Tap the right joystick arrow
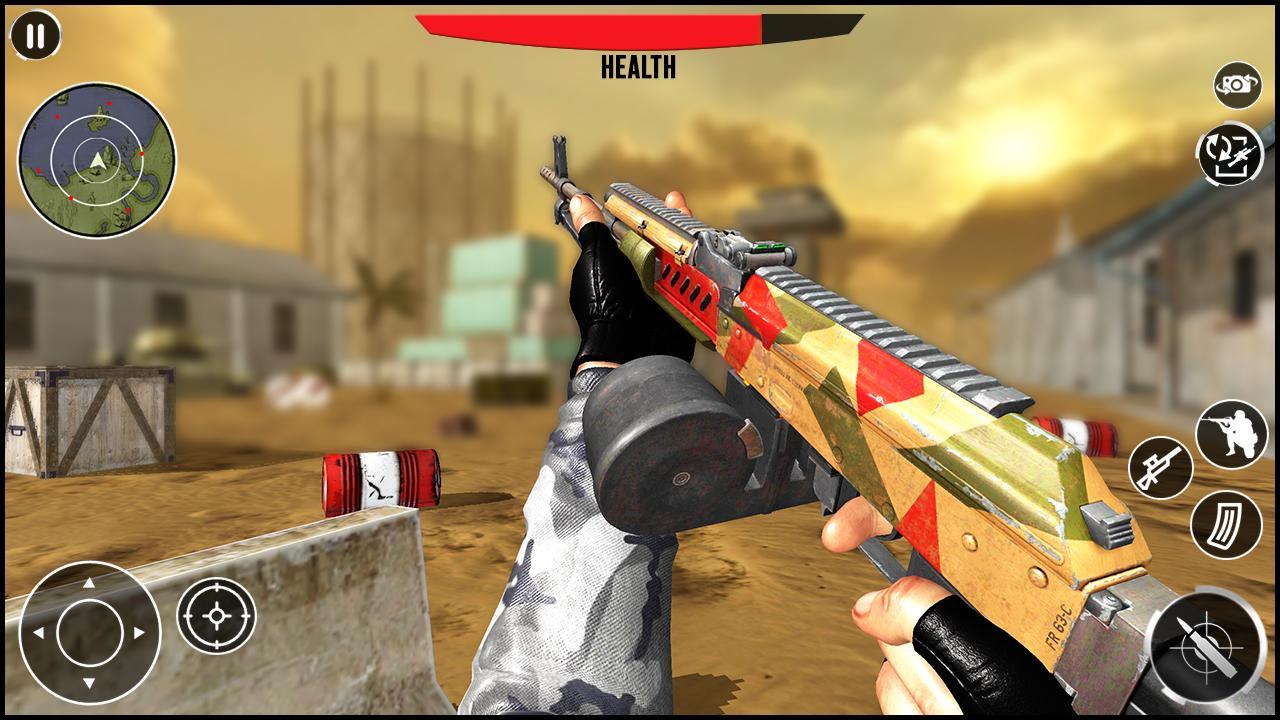Image resolution: width=1280 pixels, height=720 pixels. 137,634
